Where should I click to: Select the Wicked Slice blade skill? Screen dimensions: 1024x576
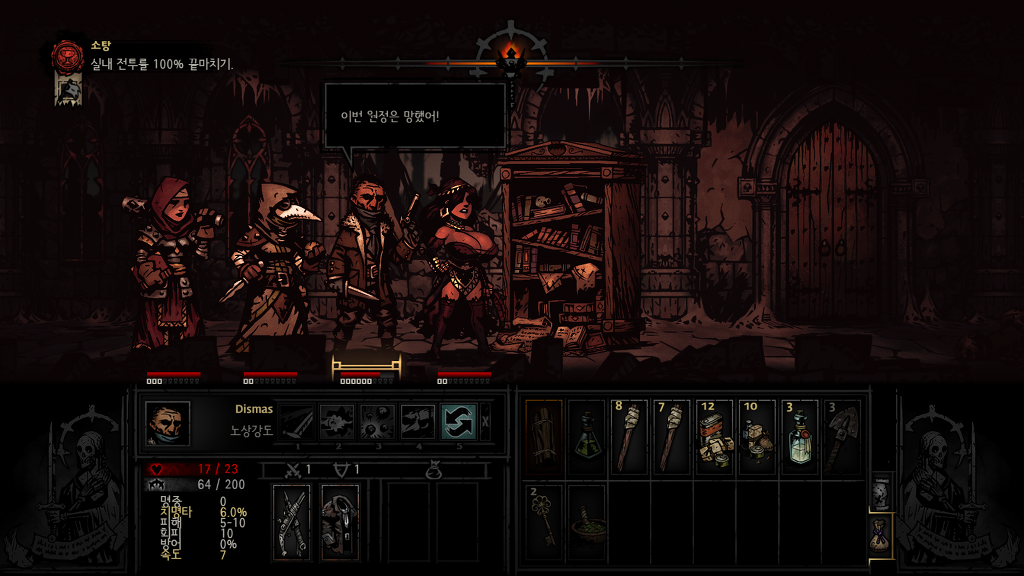(297, 422)
